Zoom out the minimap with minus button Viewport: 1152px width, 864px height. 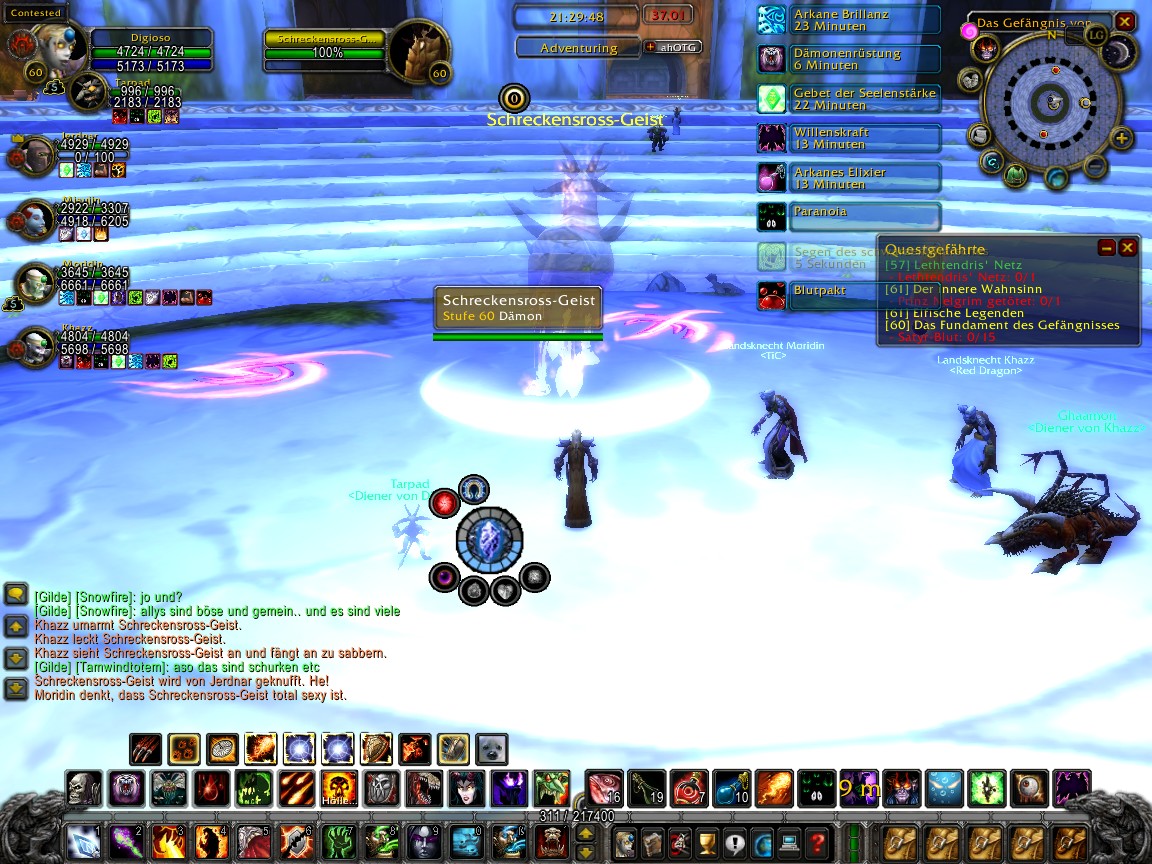[1095, 165]
